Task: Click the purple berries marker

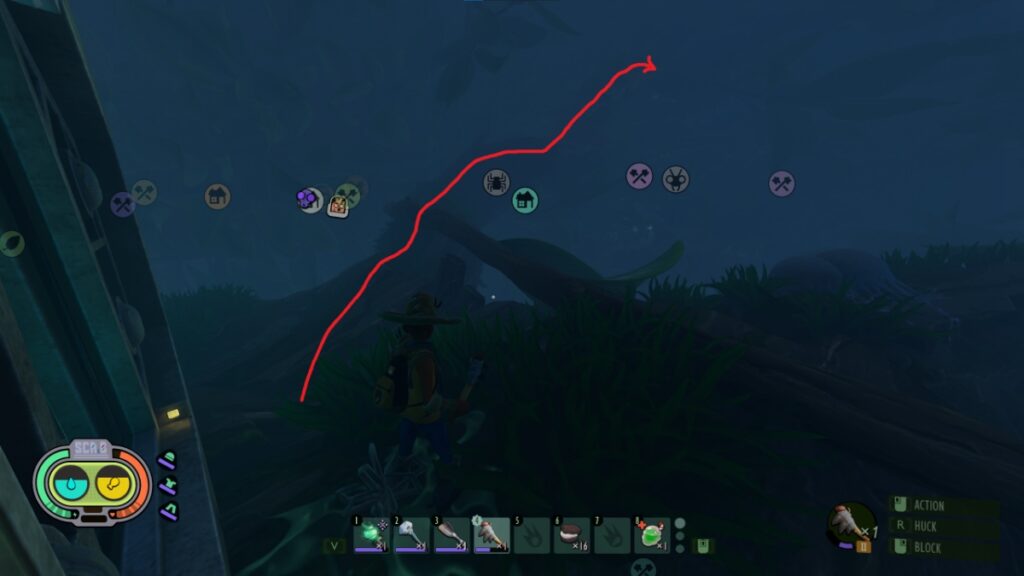Action: point(308,199)
